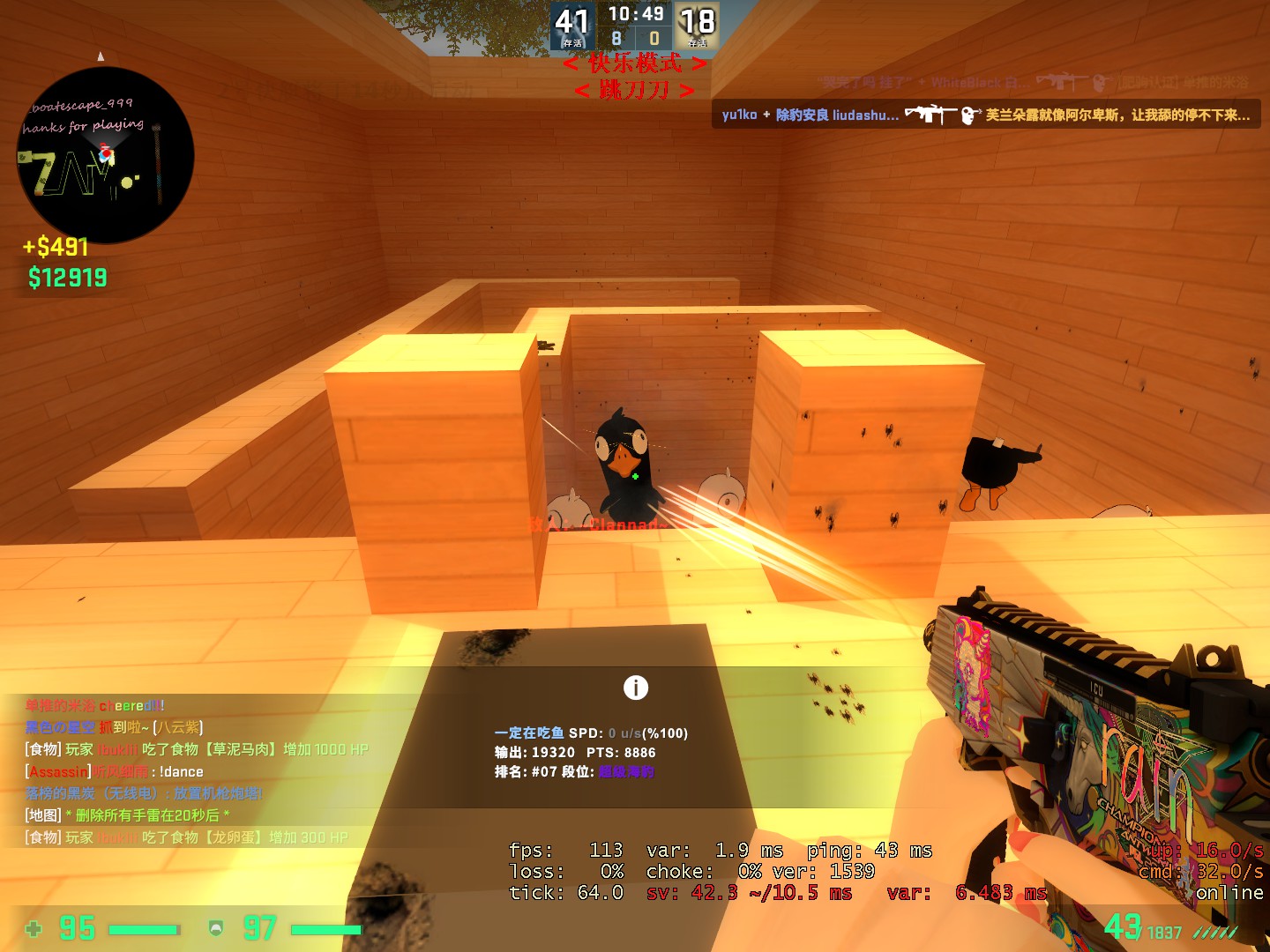Click the white info icon above player stats
1270x952 pixels.
635,688
